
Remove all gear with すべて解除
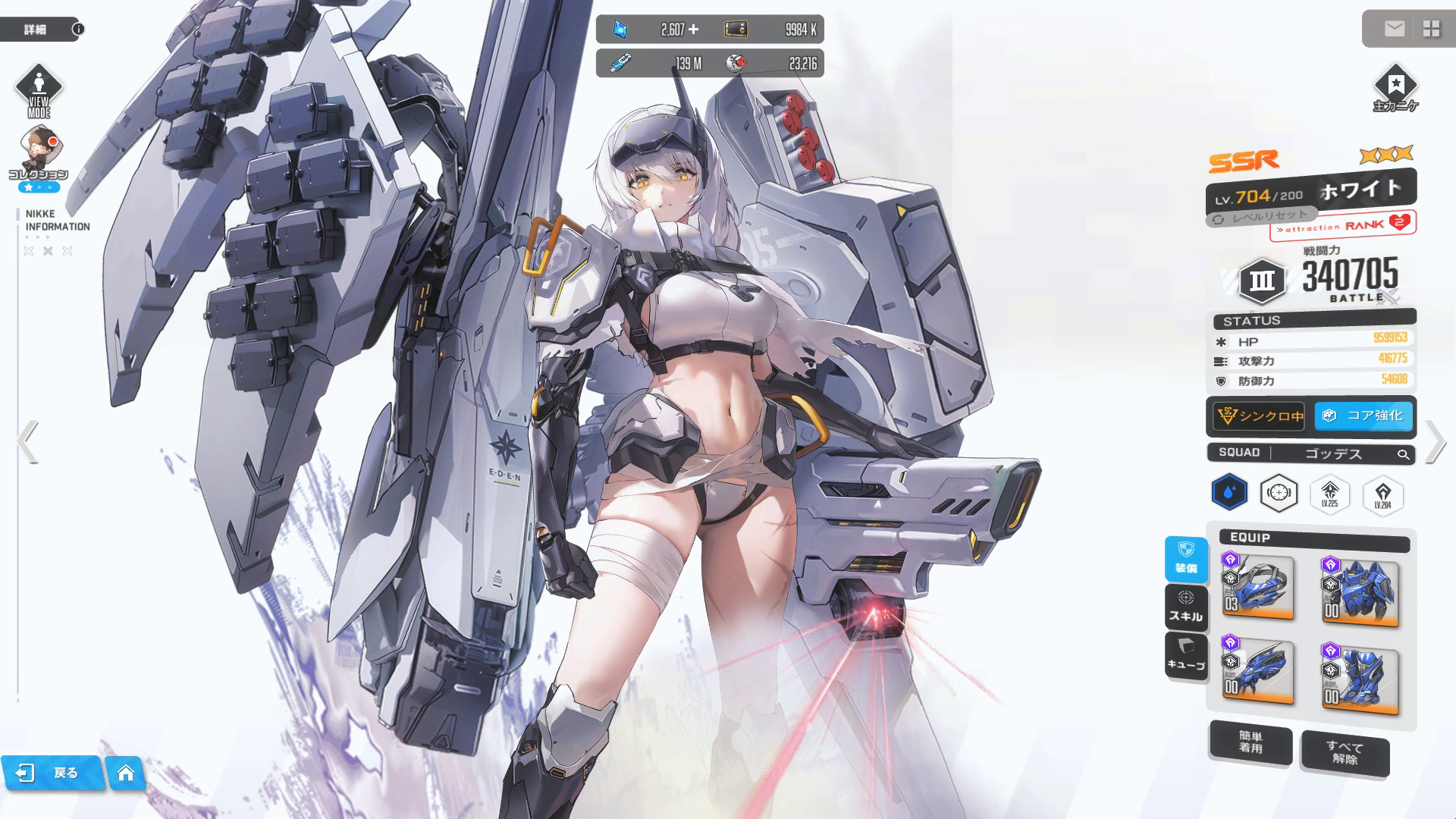point(1345,753)
